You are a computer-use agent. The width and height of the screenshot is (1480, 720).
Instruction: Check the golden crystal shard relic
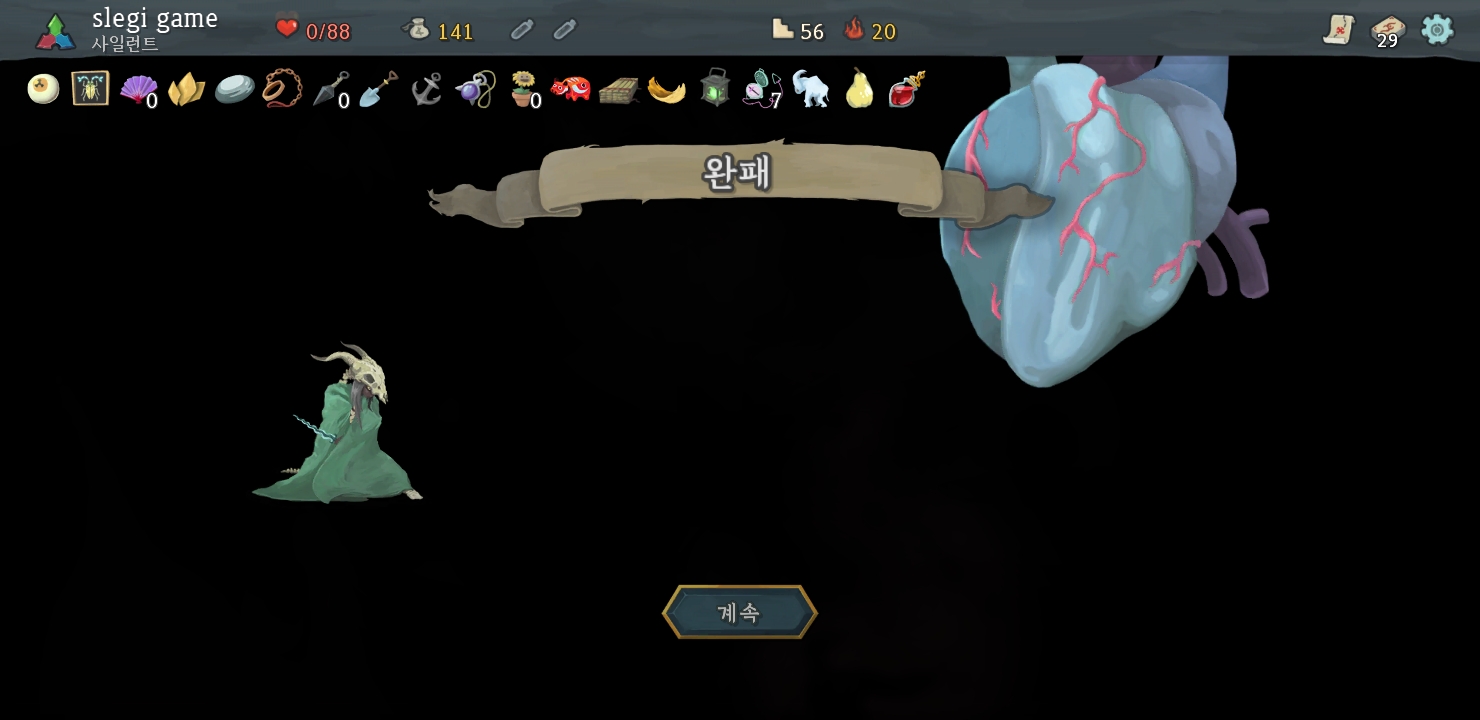[186, 90]
